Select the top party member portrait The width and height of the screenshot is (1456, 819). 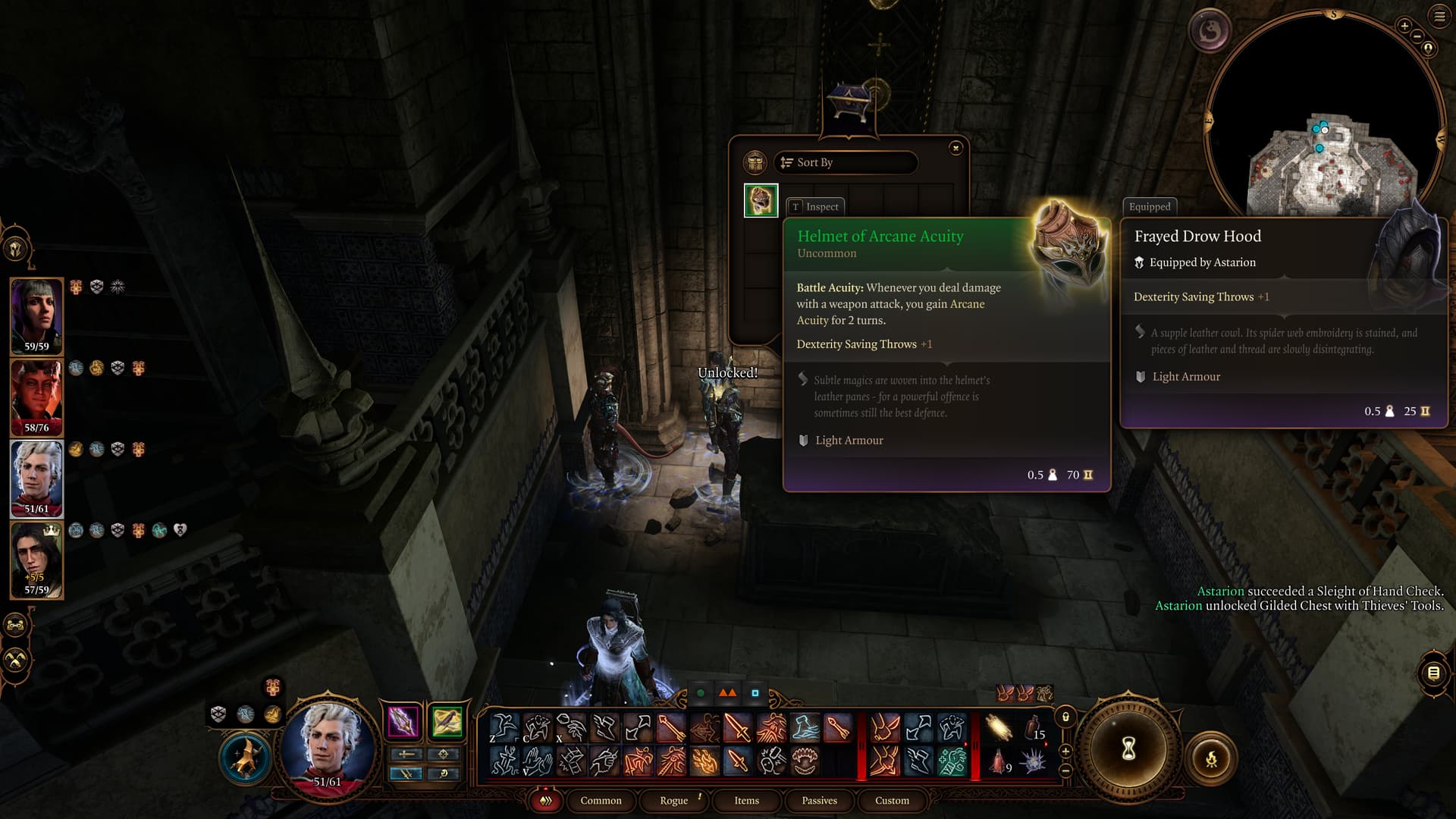[36, 315]
